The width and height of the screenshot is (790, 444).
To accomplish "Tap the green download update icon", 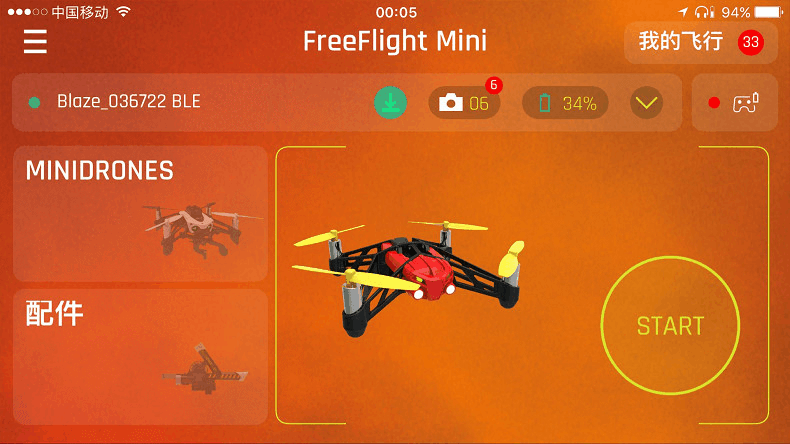I will point(390,102).
